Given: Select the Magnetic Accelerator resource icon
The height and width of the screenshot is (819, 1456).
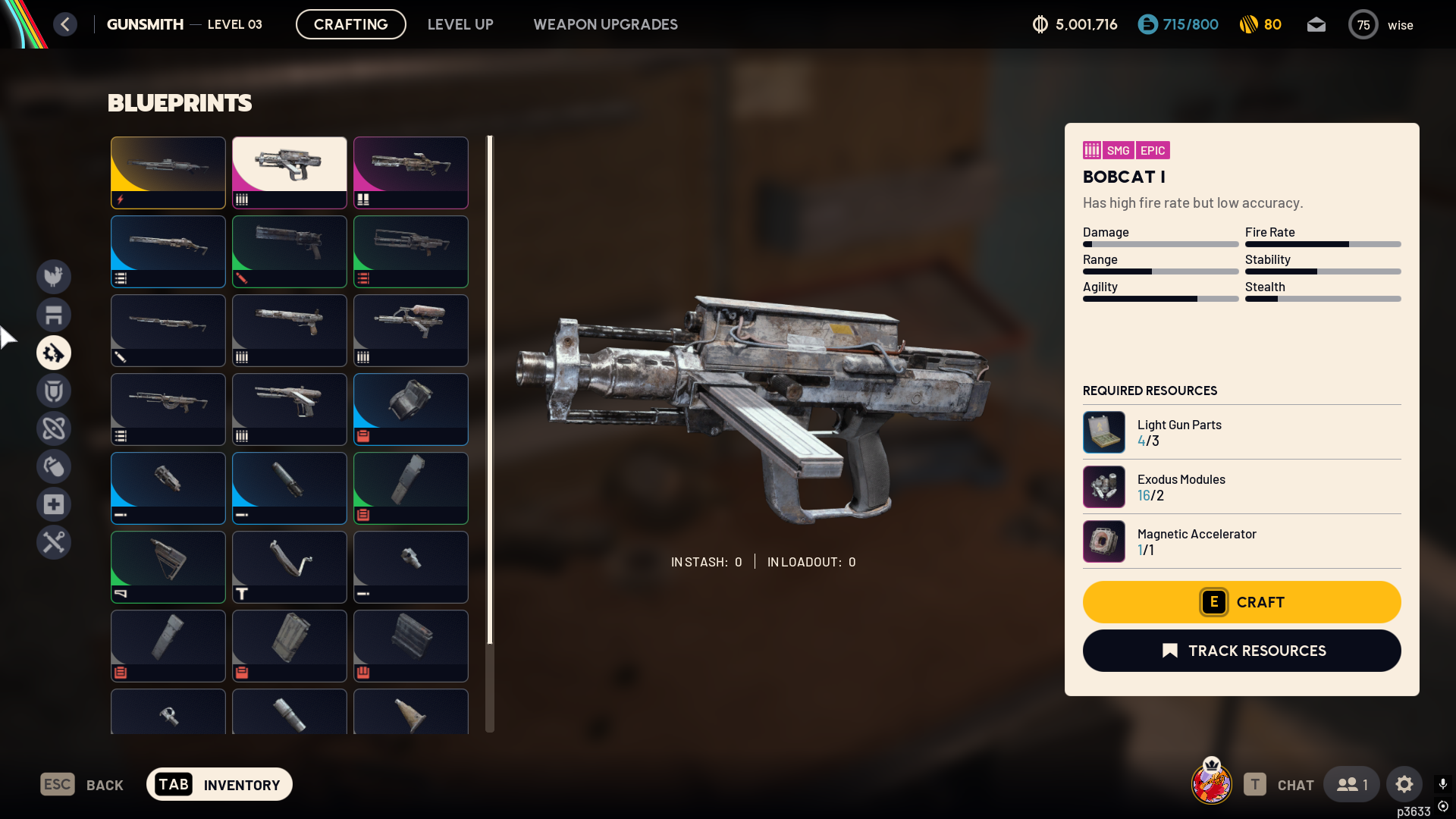Looking at the screenshot, I should click(1104, 541).
